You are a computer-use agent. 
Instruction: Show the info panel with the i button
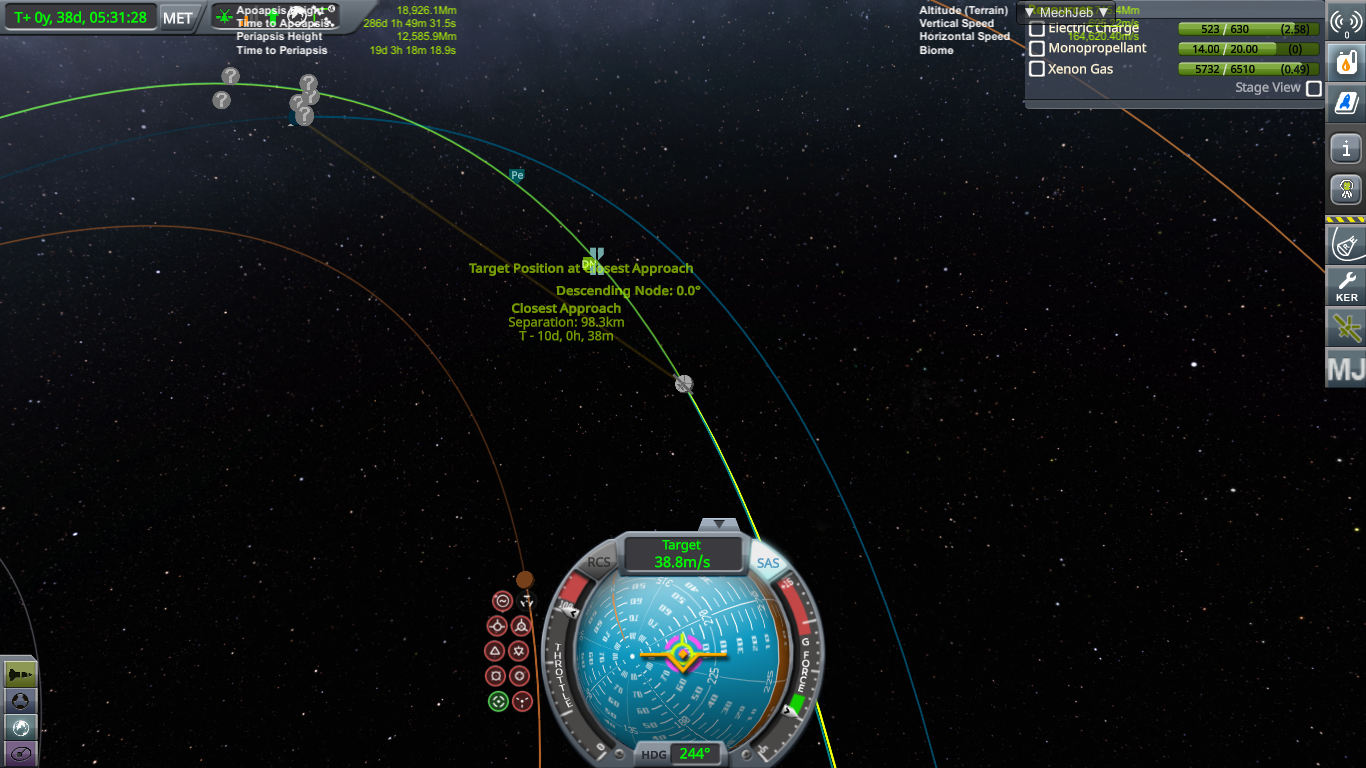(1346, 149)
